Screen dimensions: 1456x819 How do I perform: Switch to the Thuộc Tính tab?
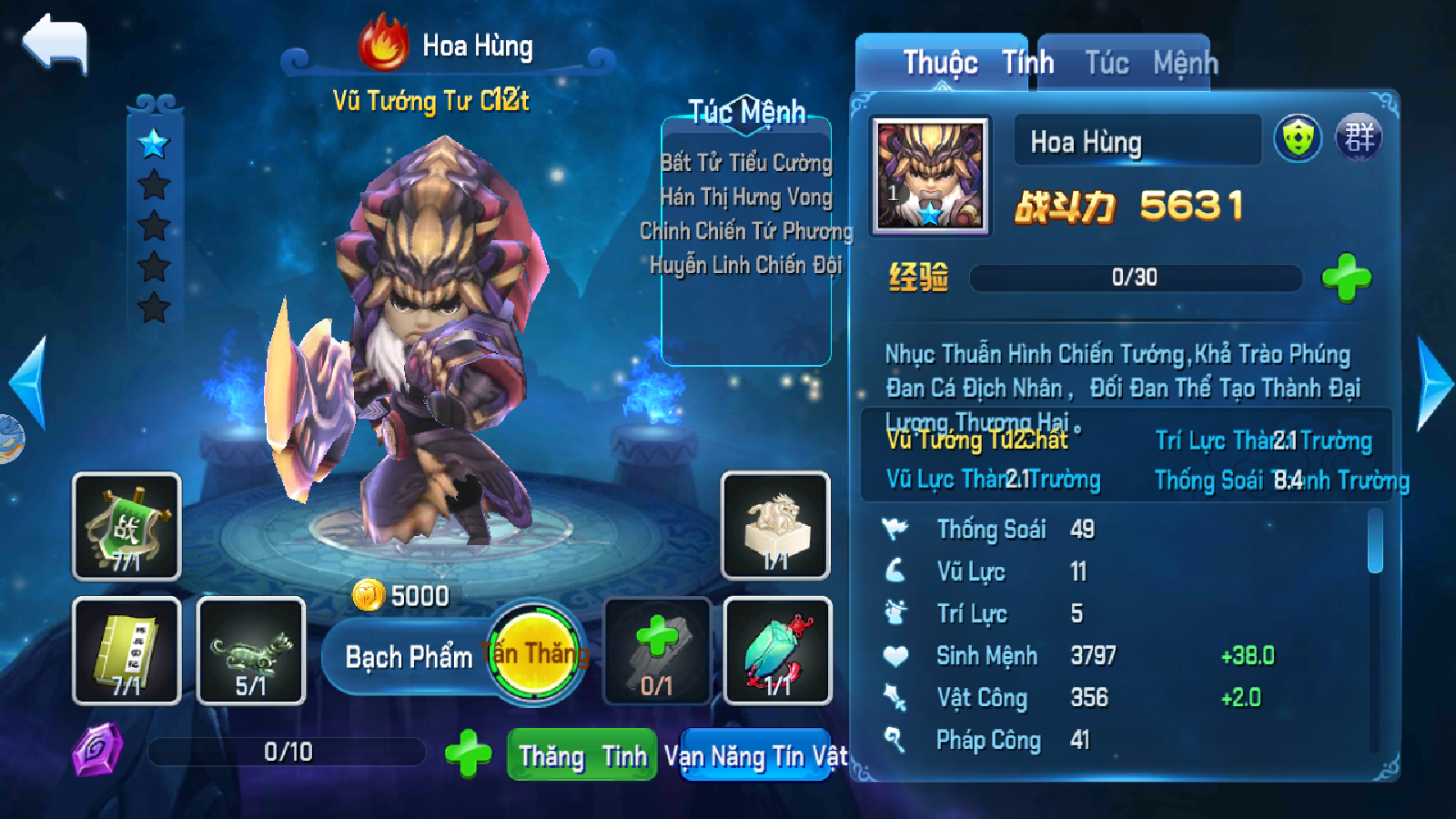coord(942,63)
